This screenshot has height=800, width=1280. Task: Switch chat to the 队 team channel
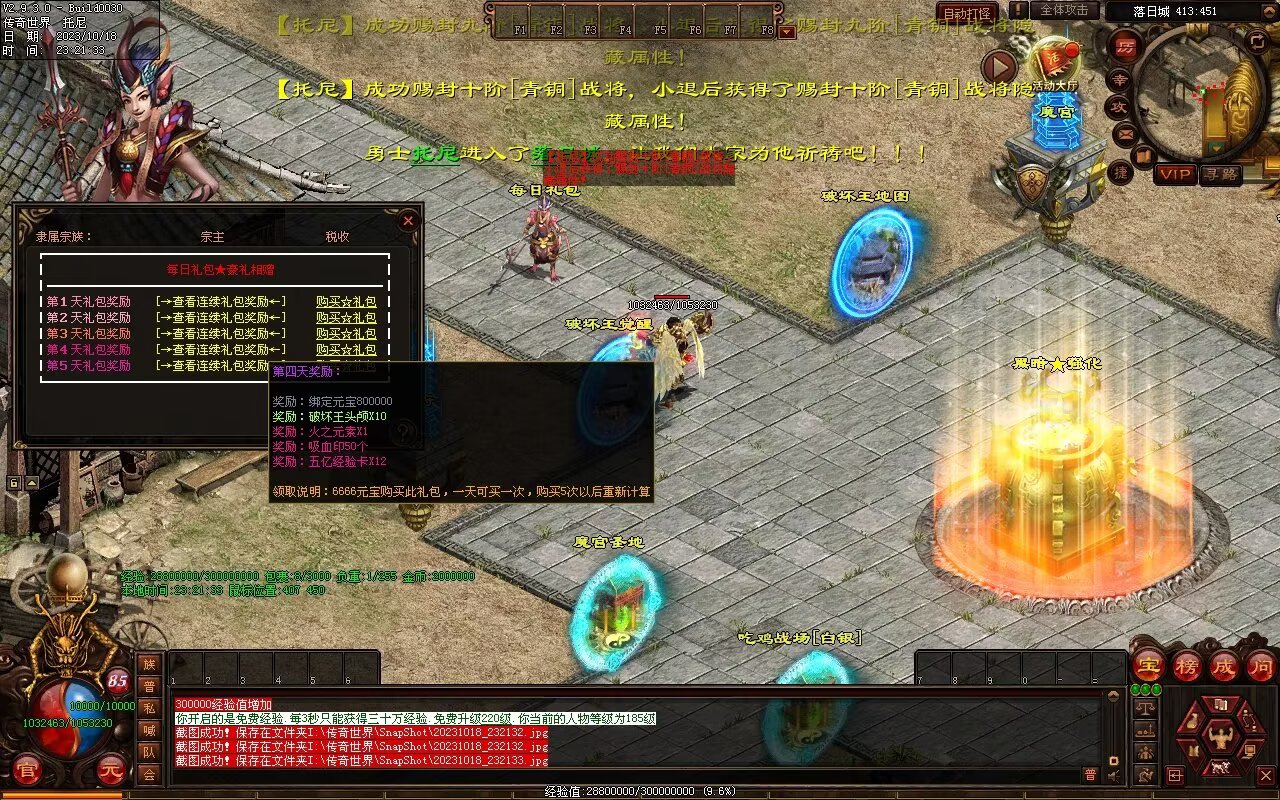pos(149,752)
